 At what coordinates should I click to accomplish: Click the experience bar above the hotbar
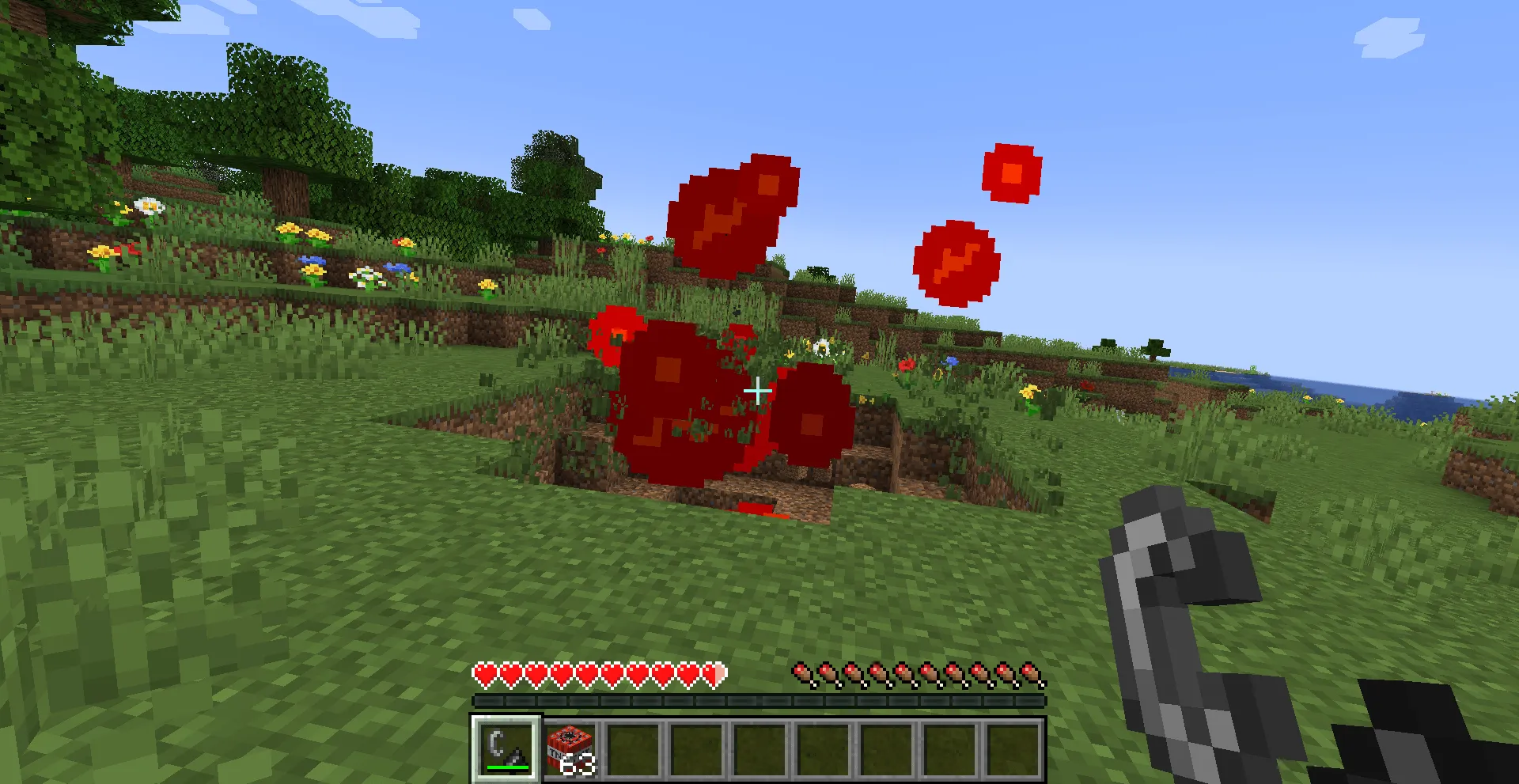tap(759, 699)
